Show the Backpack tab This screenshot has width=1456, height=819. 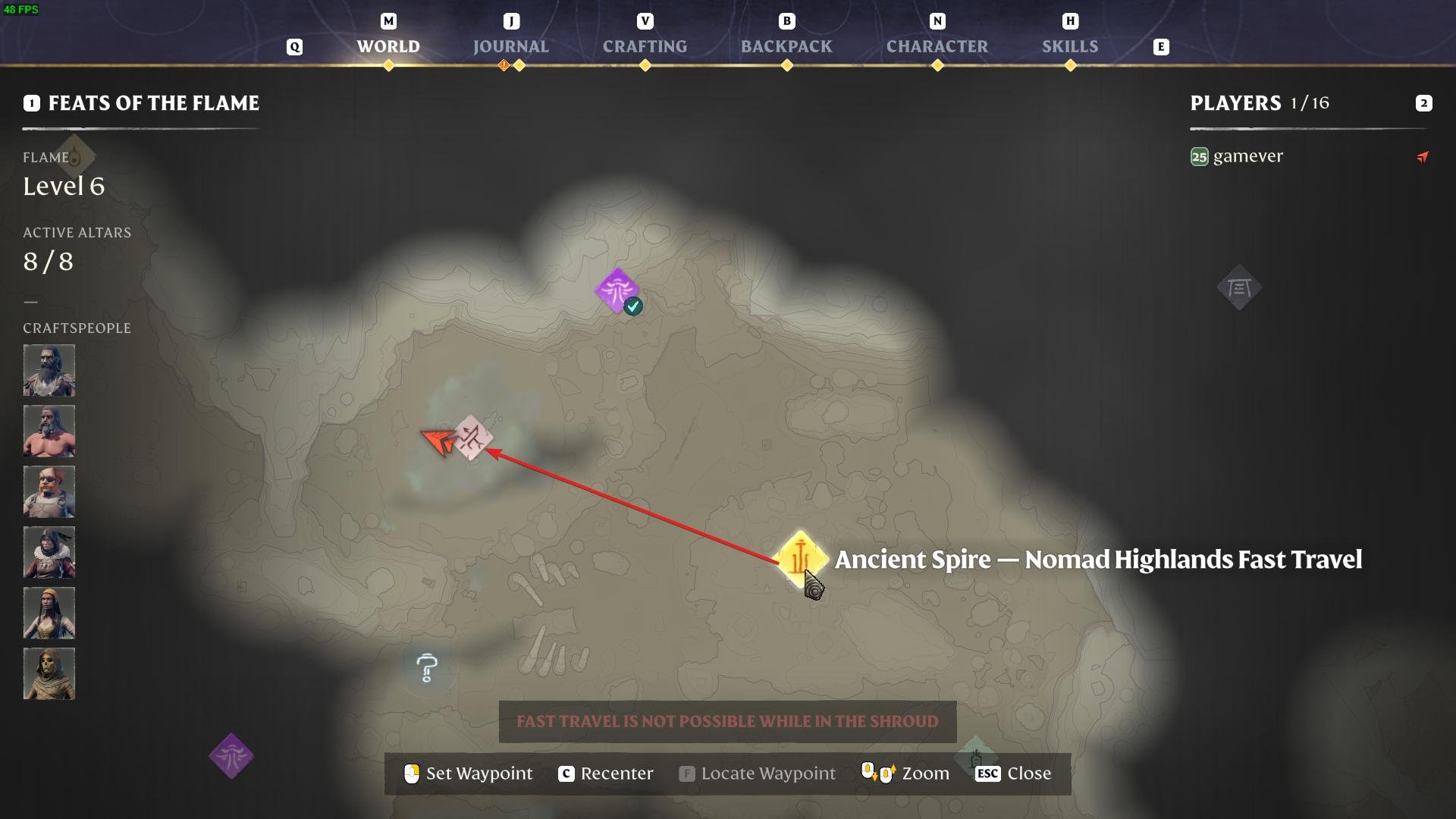pyautogui.click(x=786, y=46)
